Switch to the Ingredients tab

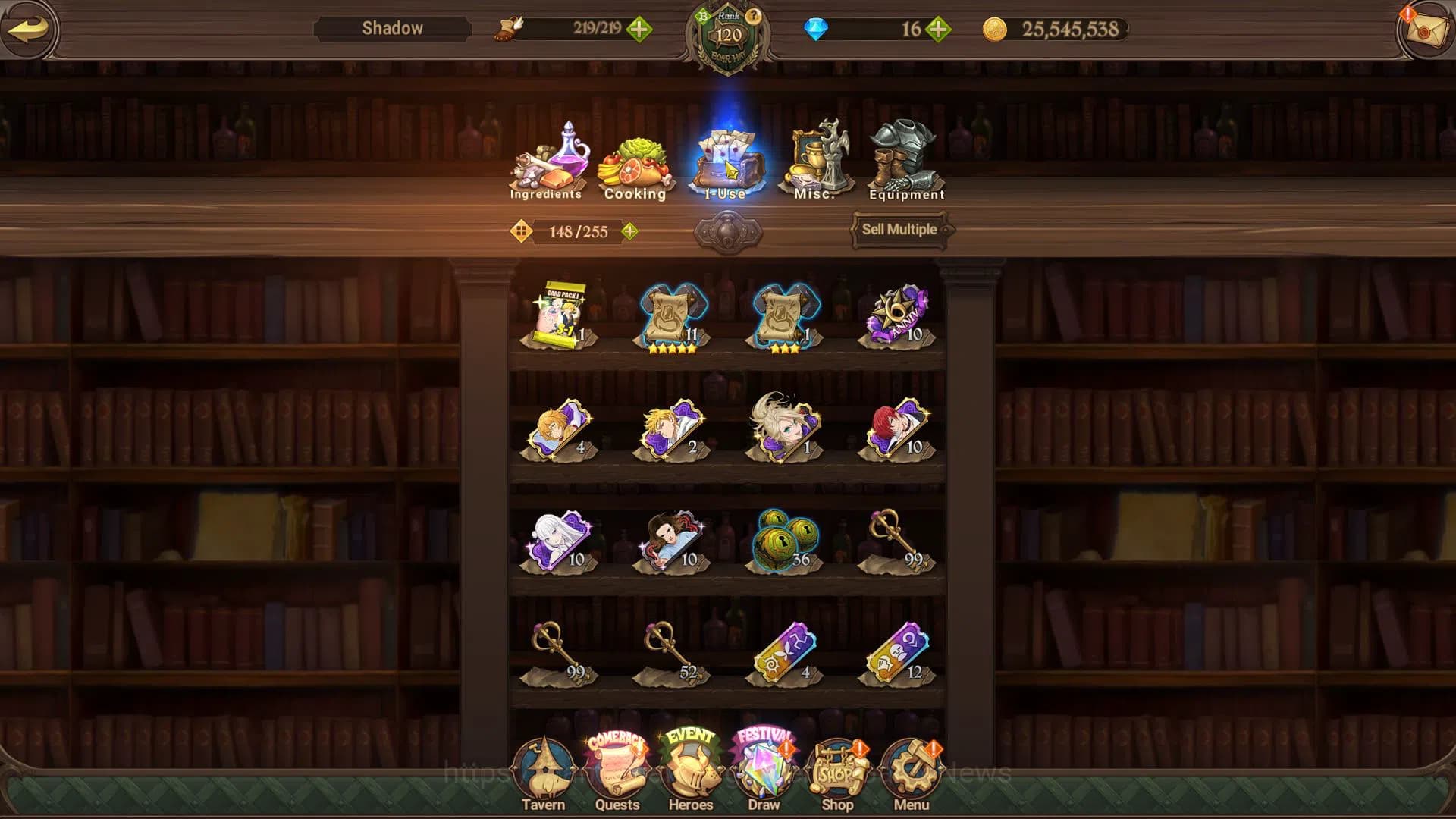point(547,163)
